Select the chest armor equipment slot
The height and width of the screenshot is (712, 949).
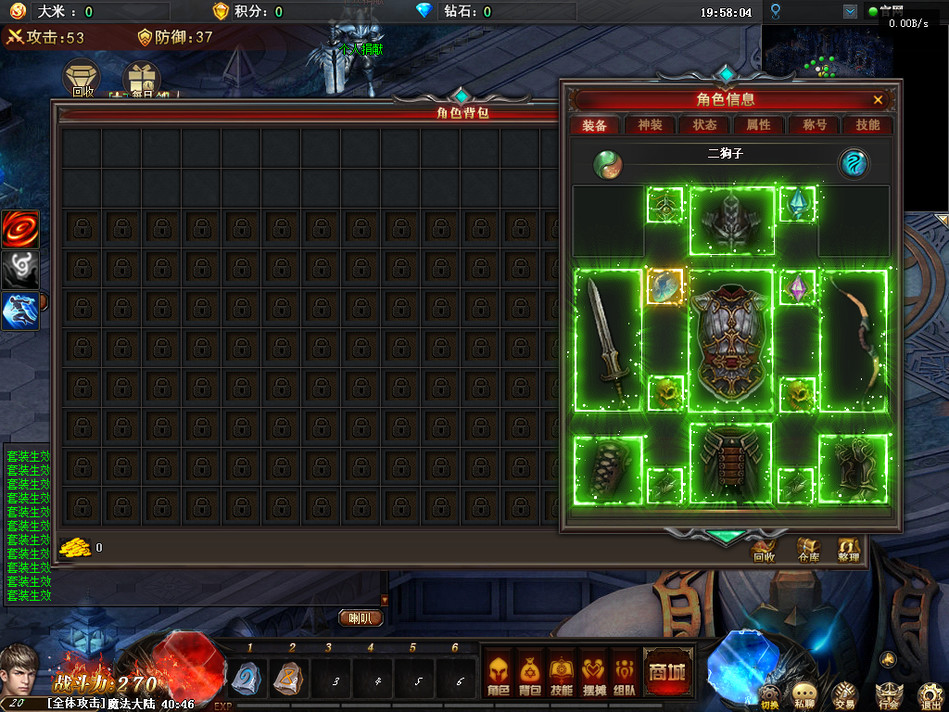point(732,340)
